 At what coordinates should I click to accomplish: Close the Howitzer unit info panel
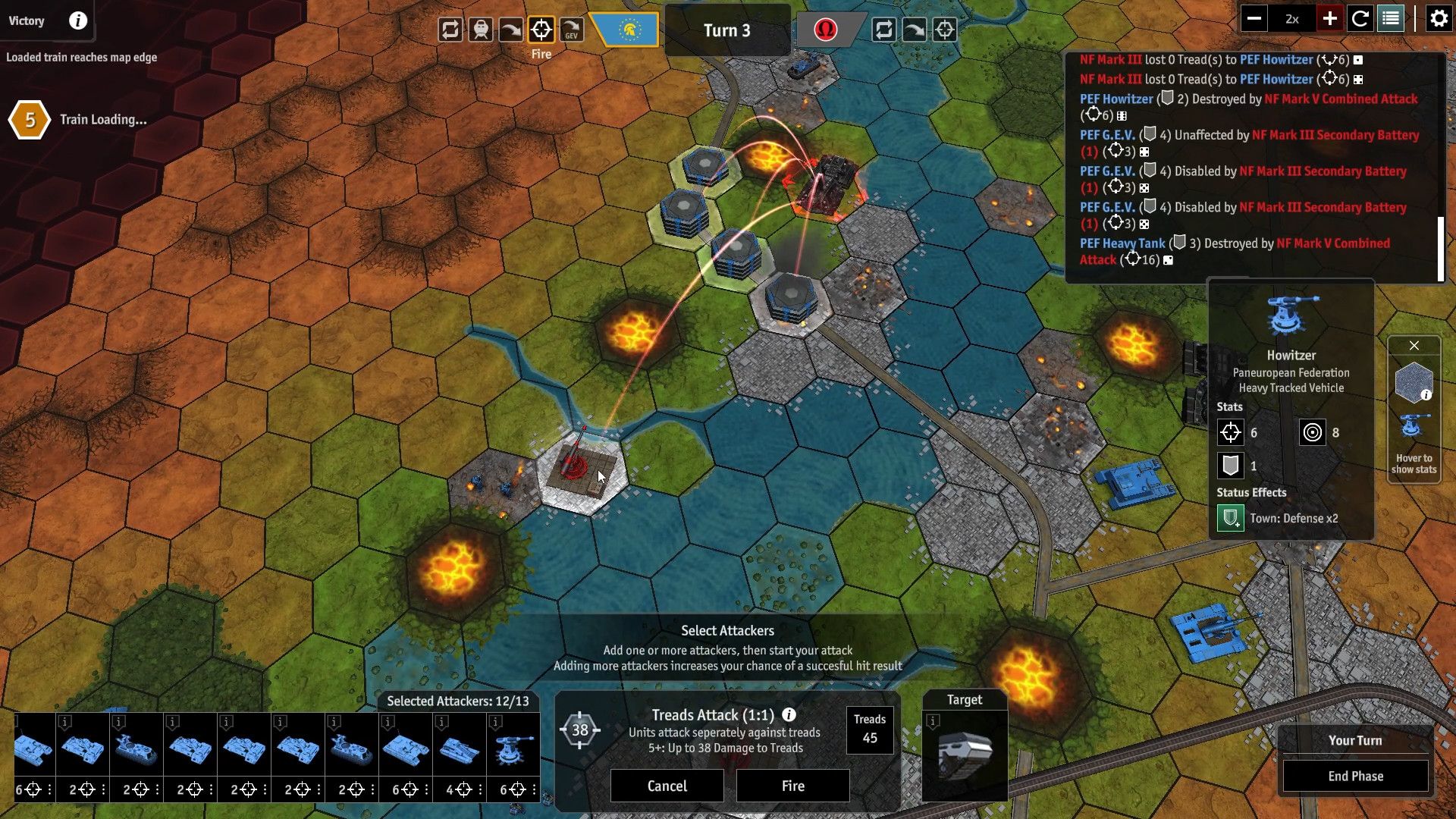(1414, 345)
